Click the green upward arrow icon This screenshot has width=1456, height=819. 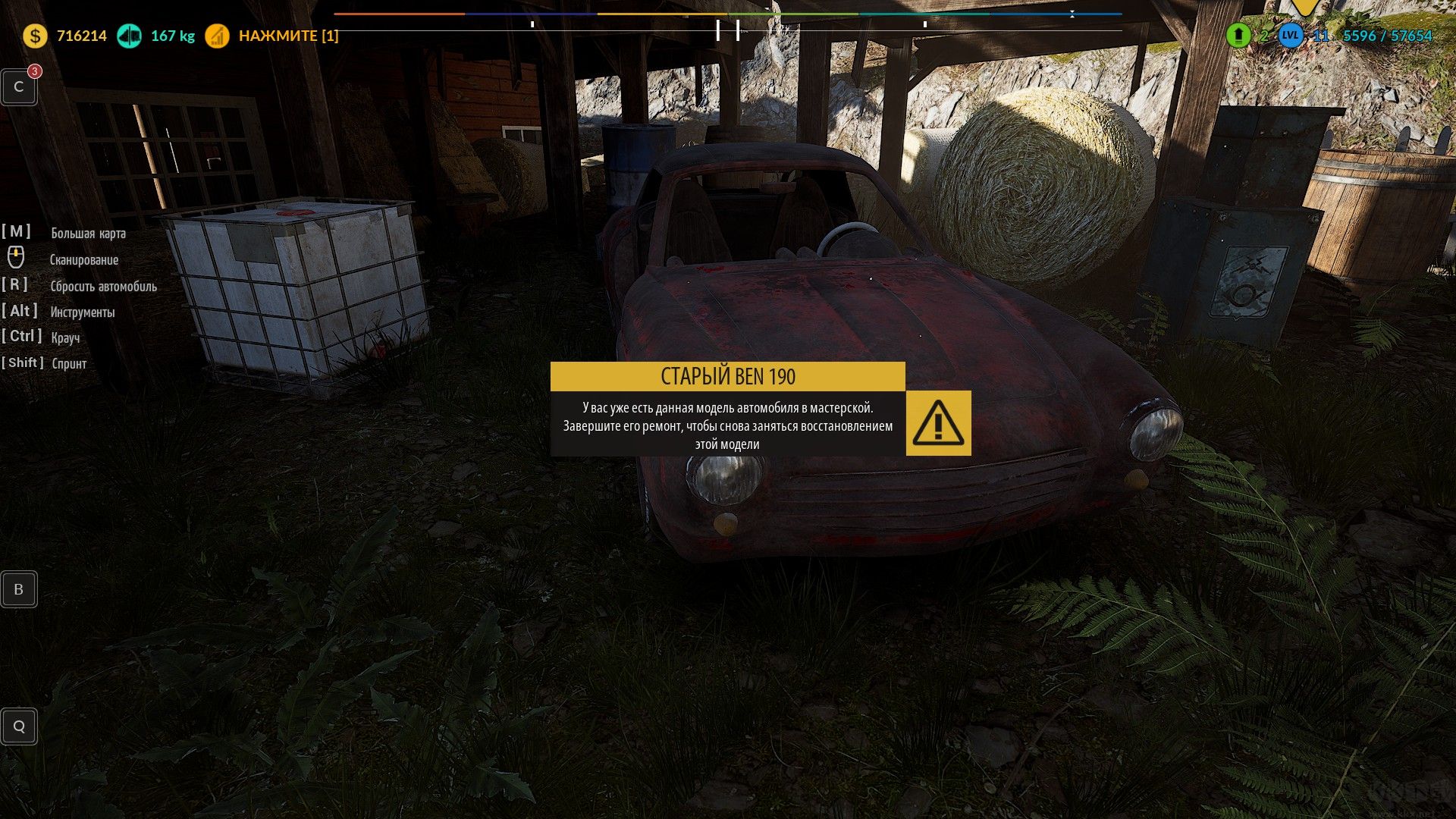[x=1238, y=35]
